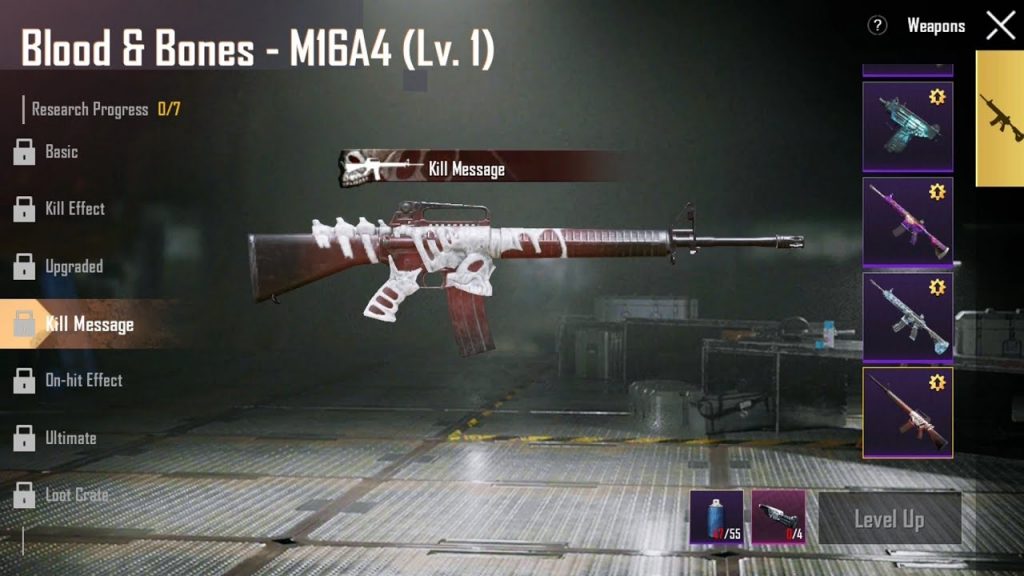The image size is (1024, 576).
Task: Pick the purple rifle skin thumbnail
Action: click(x=907, y=222)
